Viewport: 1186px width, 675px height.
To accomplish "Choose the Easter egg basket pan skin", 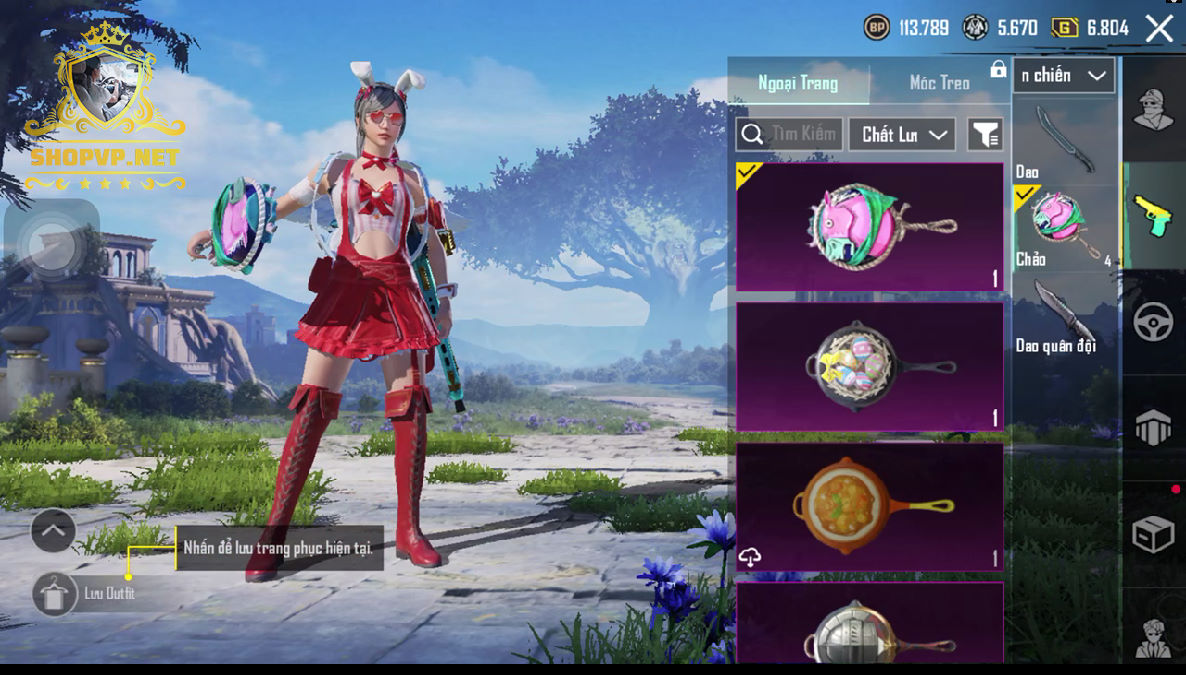I will coord(869,367).
